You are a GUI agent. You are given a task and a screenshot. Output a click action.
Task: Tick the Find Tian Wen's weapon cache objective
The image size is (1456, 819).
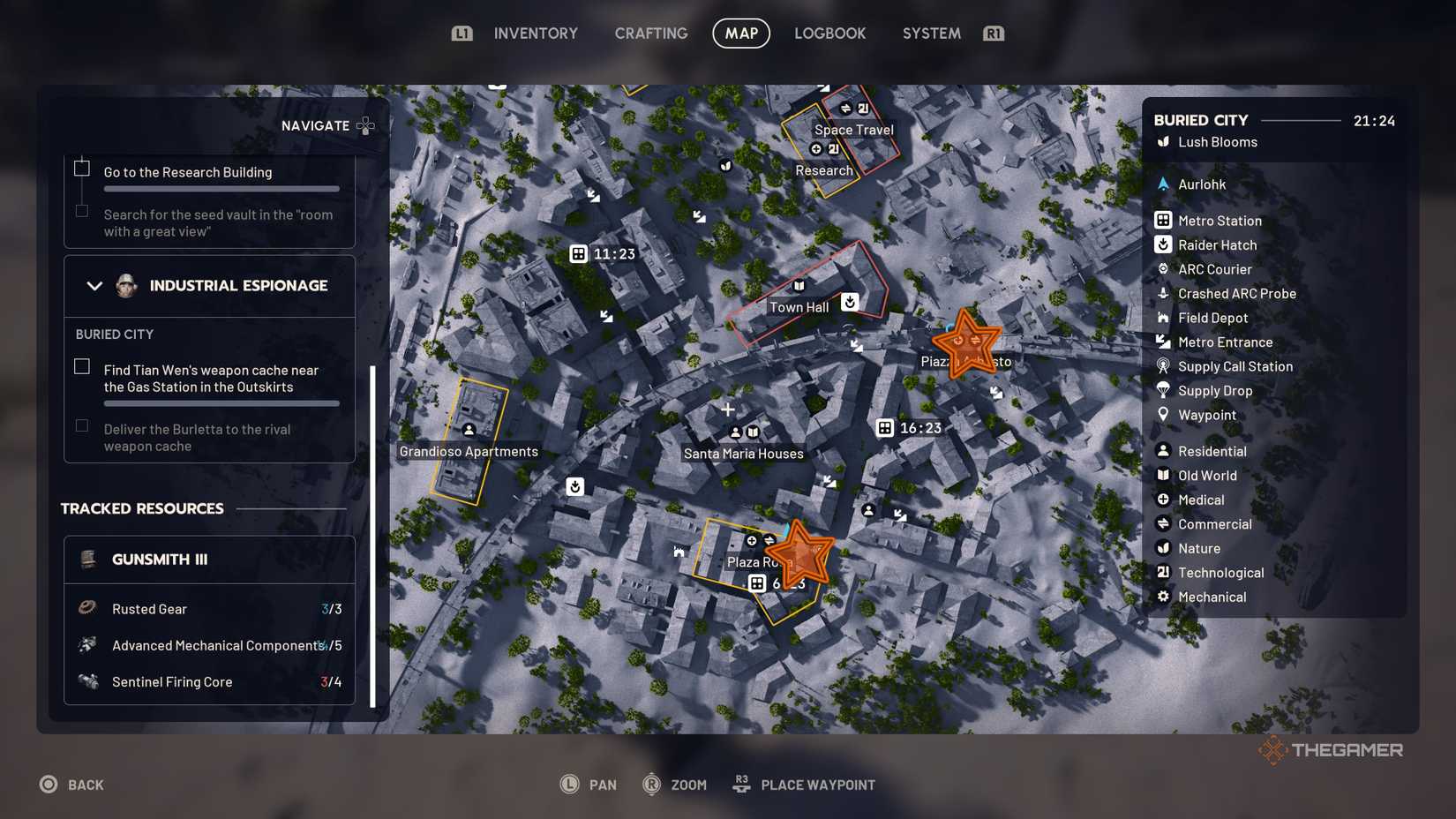82,365
